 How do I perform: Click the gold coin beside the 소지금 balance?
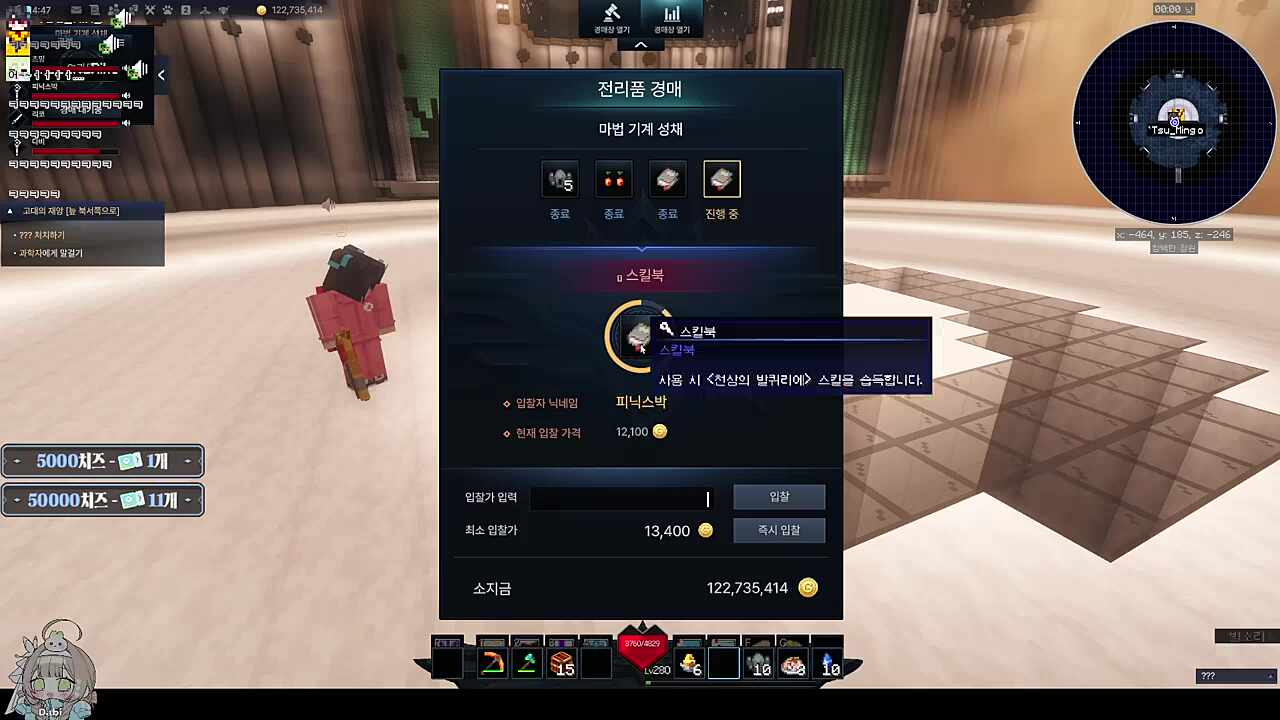tap(807, 588)
